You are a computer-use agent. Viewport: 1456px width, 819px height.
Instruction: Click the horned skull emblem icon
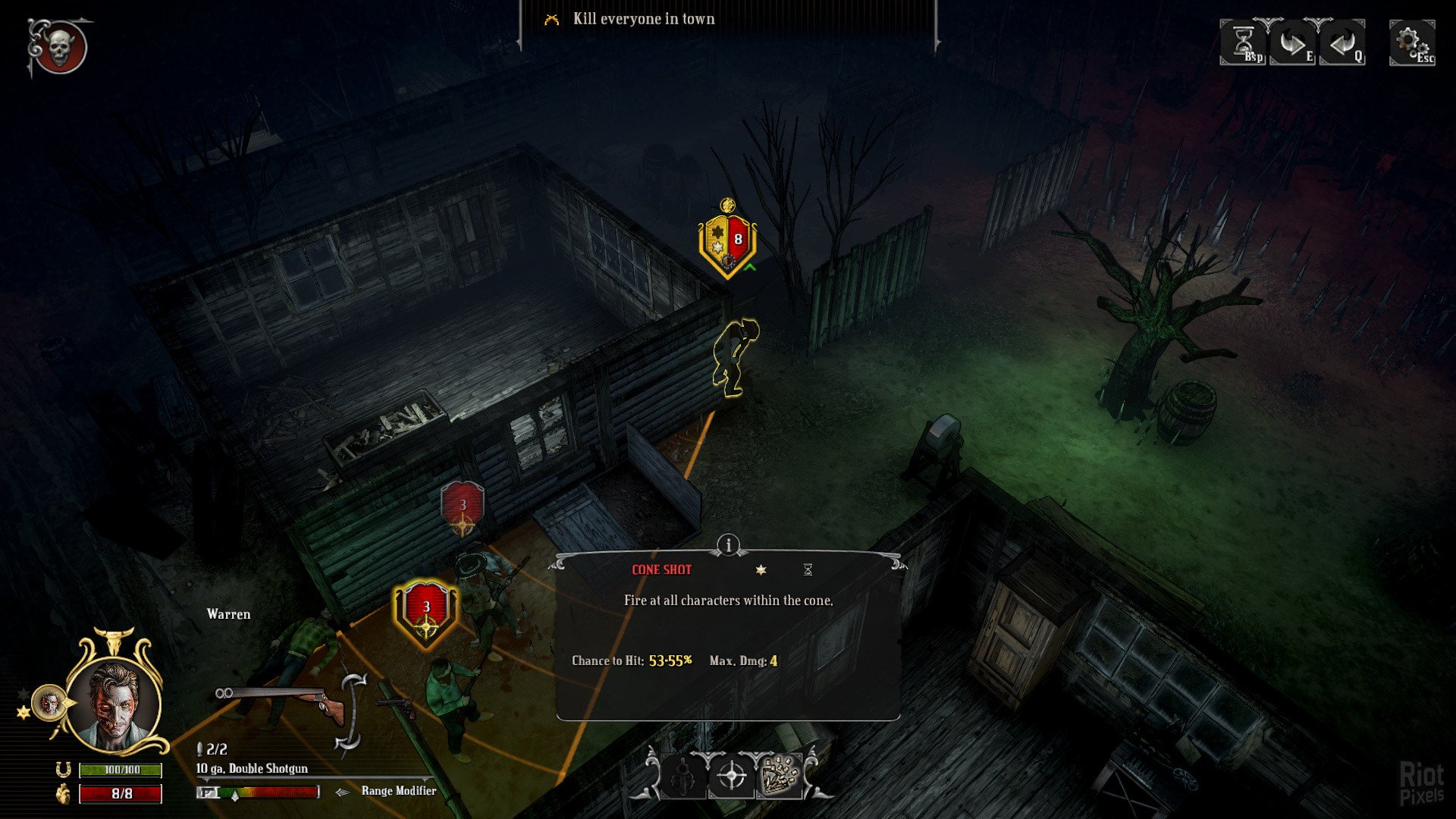59,48
